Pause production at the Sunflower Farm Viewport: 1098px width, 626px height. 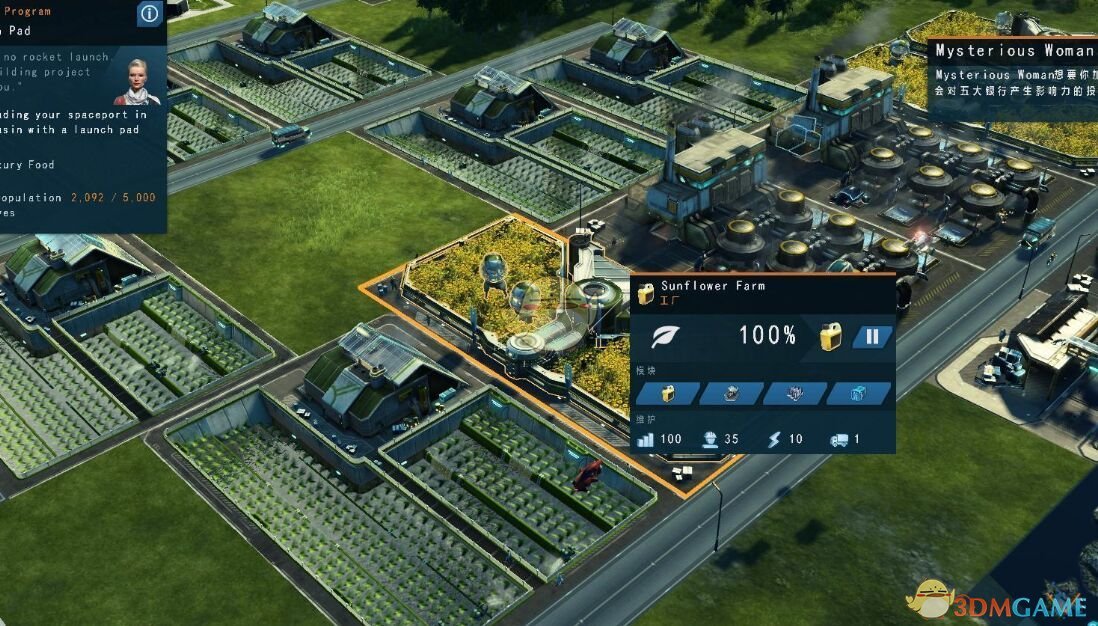point(872,337)
